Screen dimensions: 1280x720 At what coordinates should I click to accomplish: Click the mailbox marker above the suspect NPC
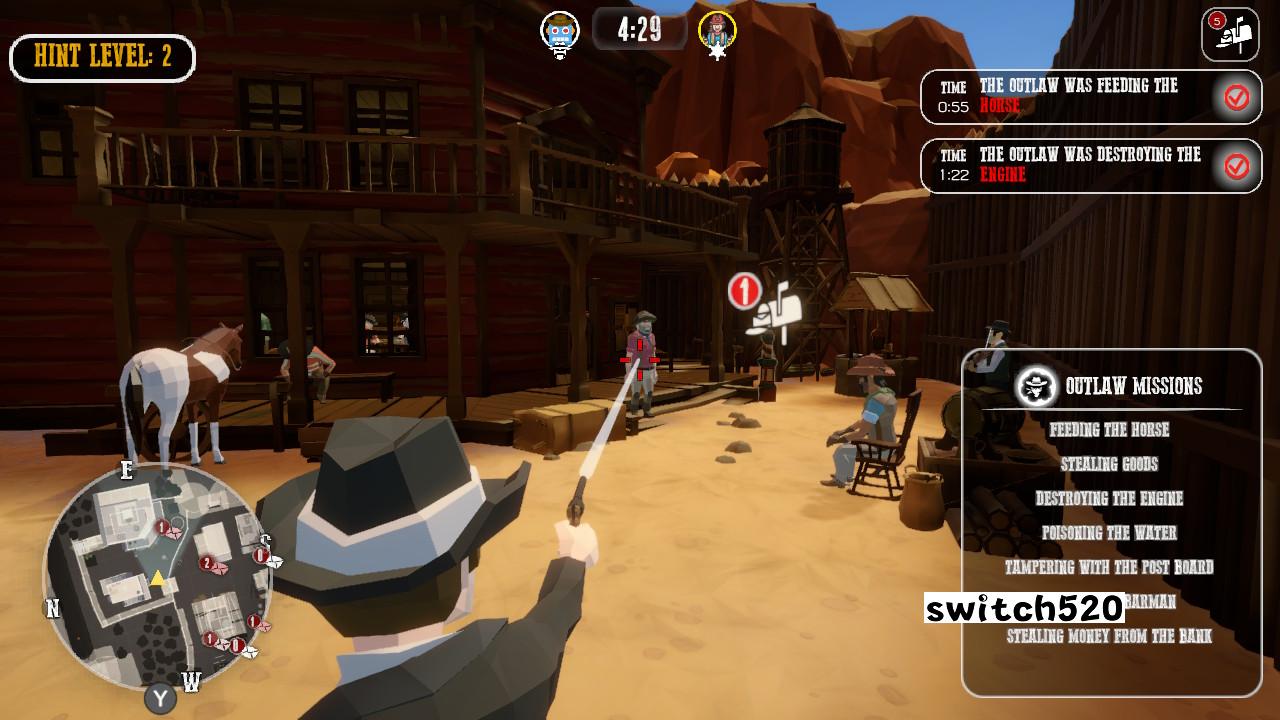tap(780, 313)
